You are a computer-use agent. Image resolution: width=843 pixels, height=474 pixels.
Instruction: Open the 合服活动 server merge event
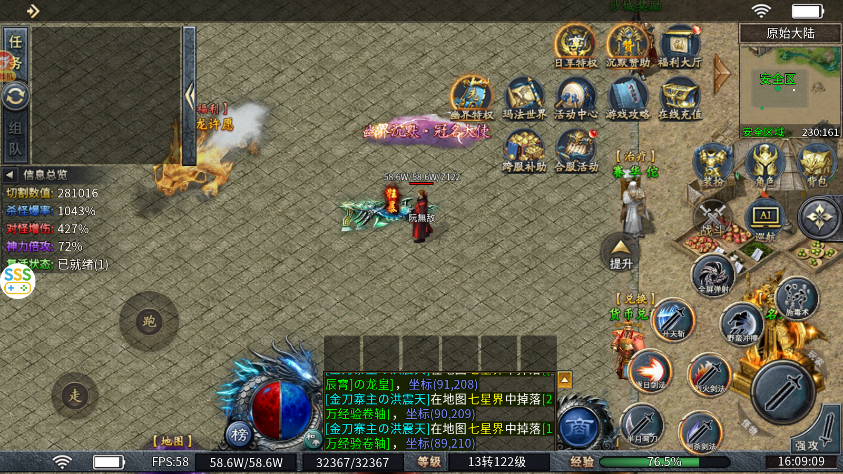tap(576, 148)
